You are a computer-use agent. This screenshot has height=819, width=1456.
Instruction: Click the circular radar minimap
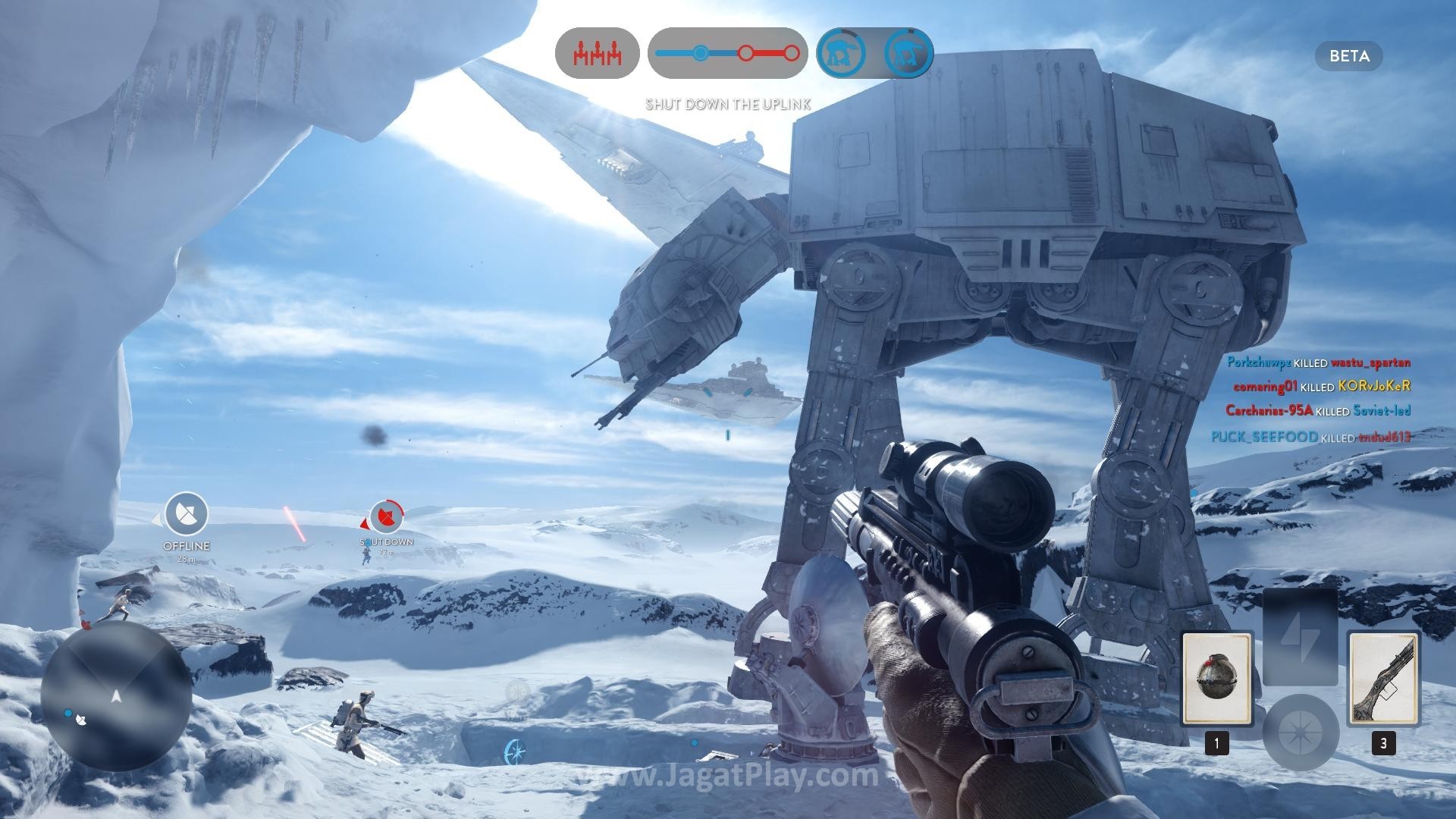coord(116,696)
